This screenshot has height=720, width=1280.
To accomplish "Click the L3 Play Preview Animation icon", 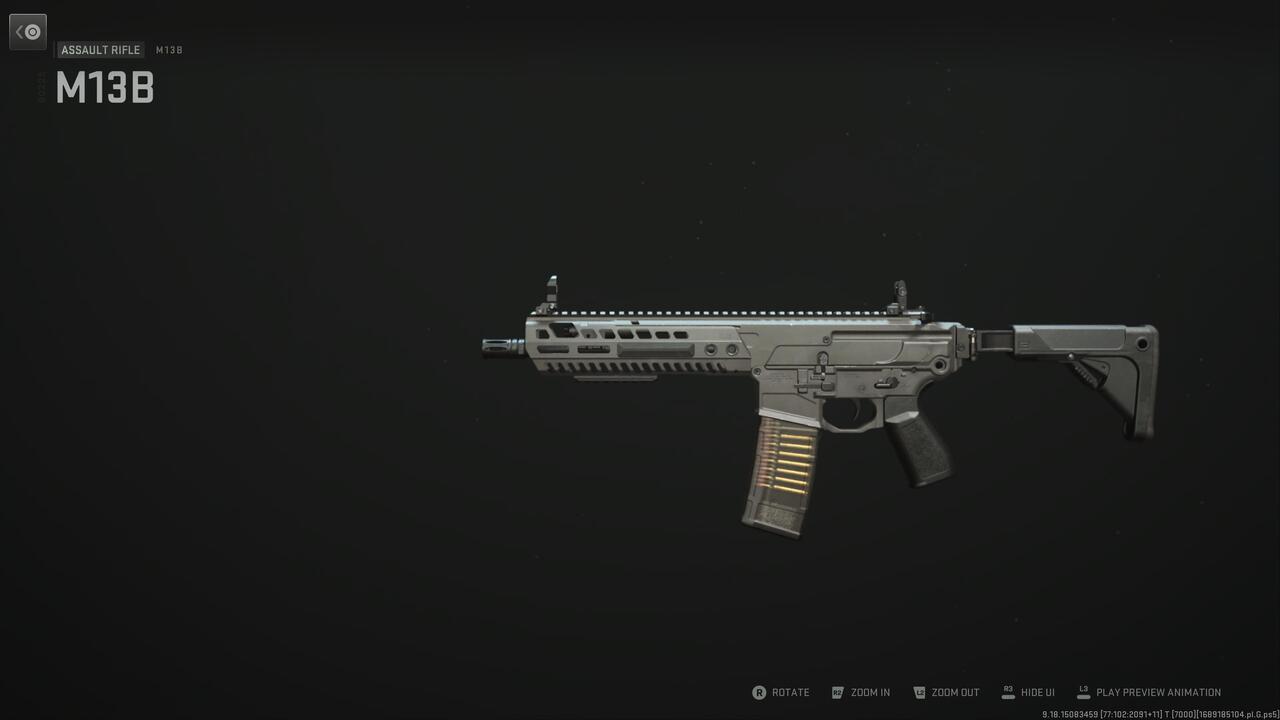I will [x=1082, y=692].
